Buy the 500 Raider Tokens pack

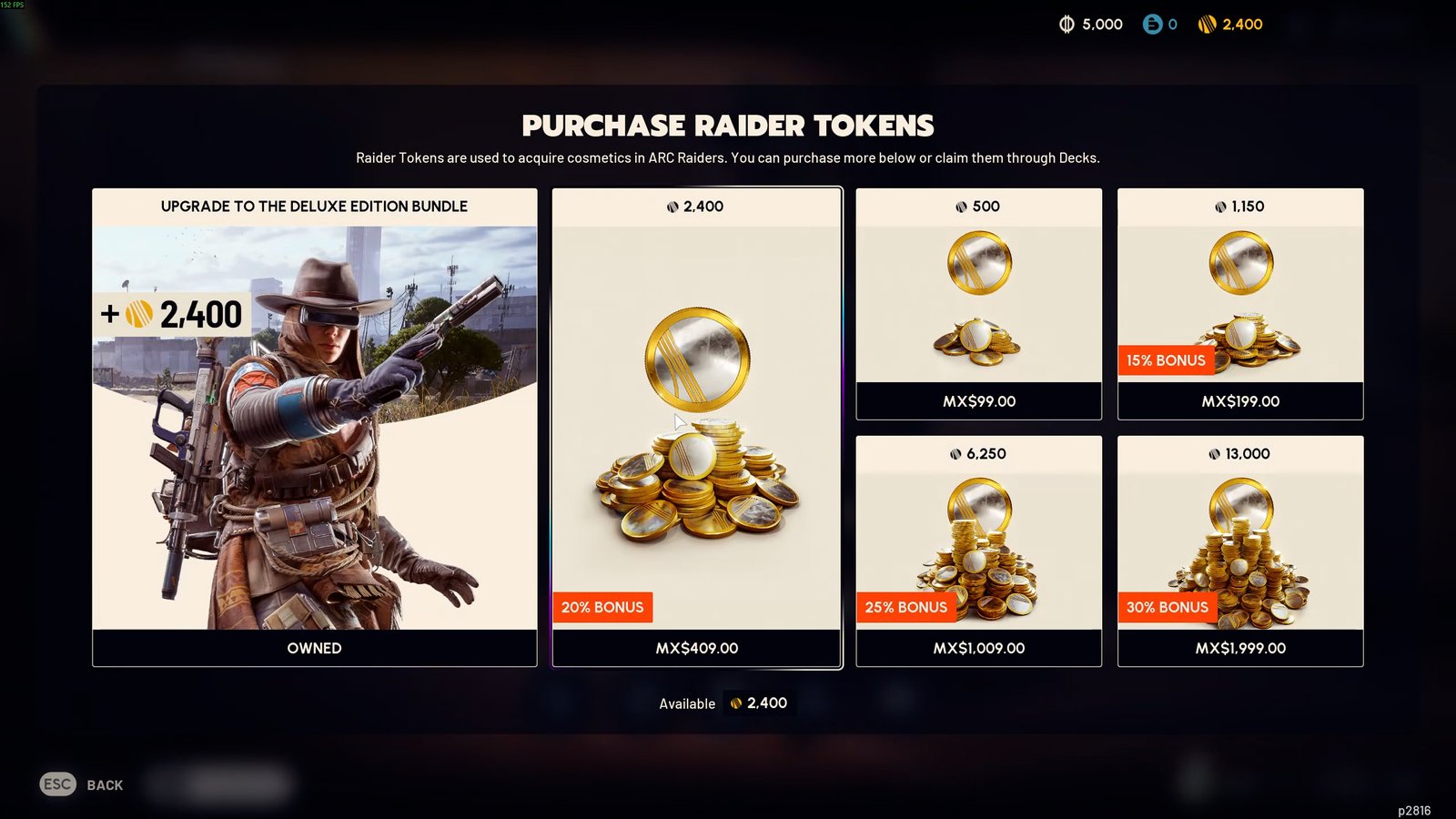[978, 304]
